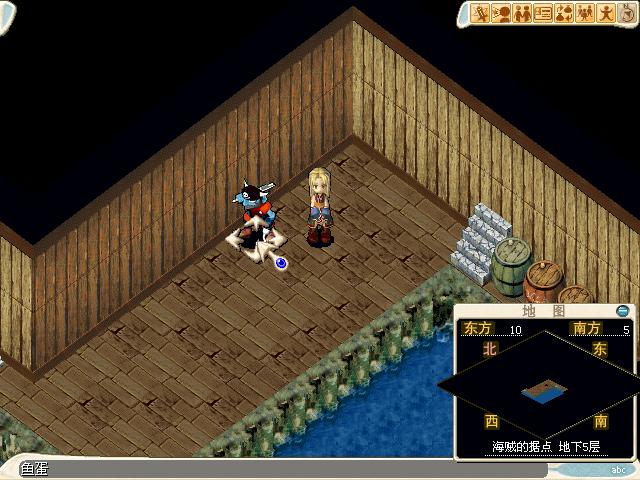Click the trade icon with money bags
This screenshot has height=480, width=640.
pos(563,13)
